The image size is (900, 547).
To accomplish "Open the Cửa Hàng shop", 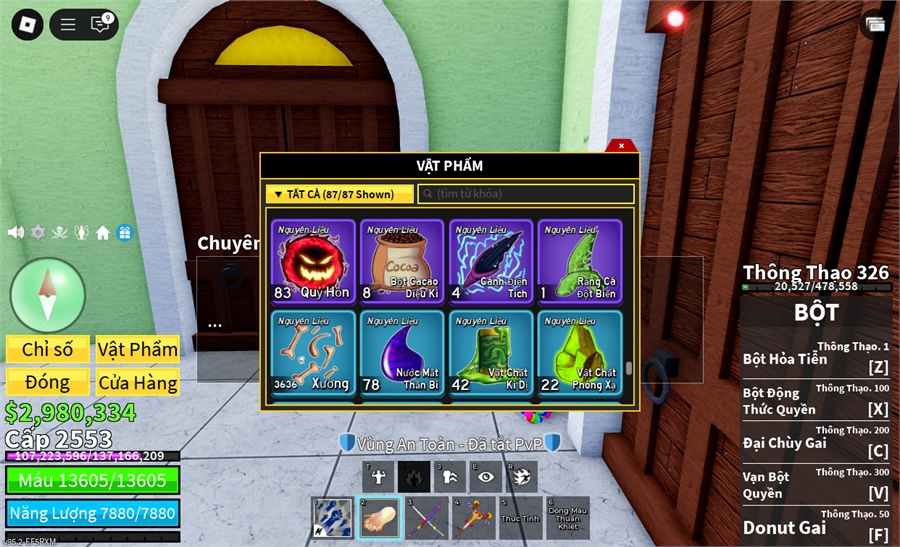I will [x=138, y=382].
